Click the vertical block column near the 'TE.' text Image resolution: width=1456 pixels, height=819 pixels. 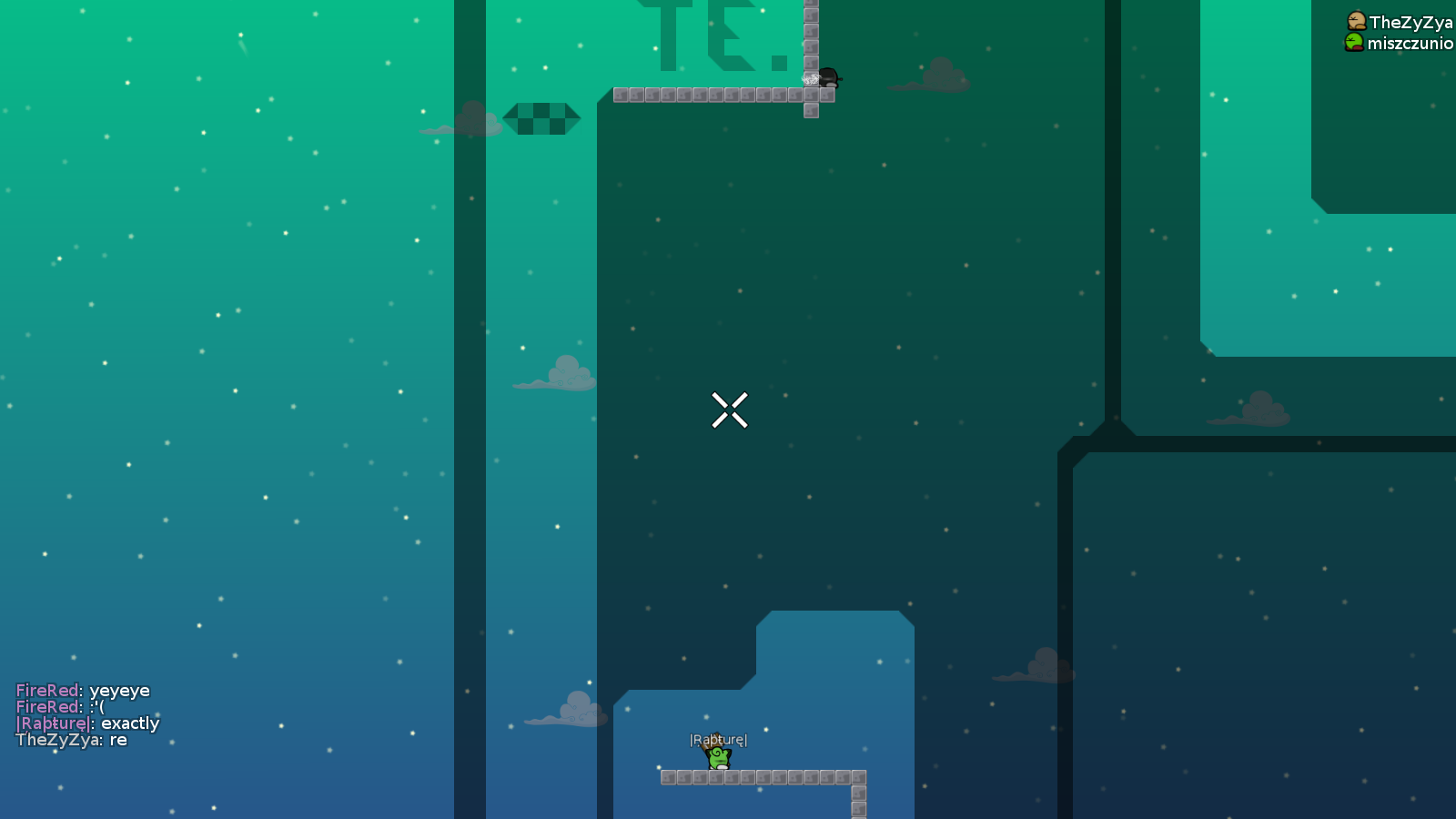(x=810, y=36)
